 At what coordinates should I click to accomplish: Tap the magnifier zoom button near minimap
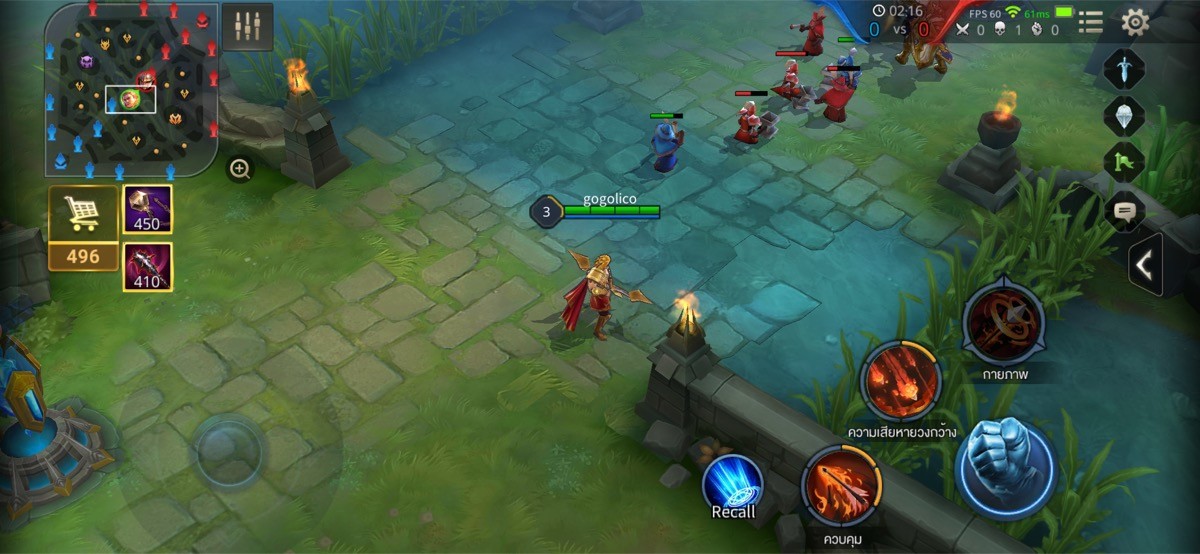point(240,169)
